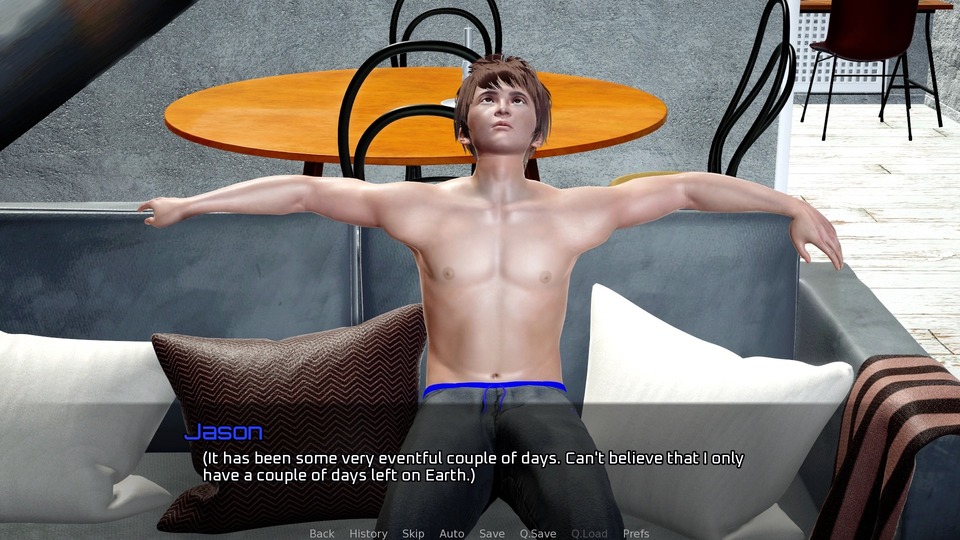
Task: Activate Skip in the quick menu
Action: [413, 533]
